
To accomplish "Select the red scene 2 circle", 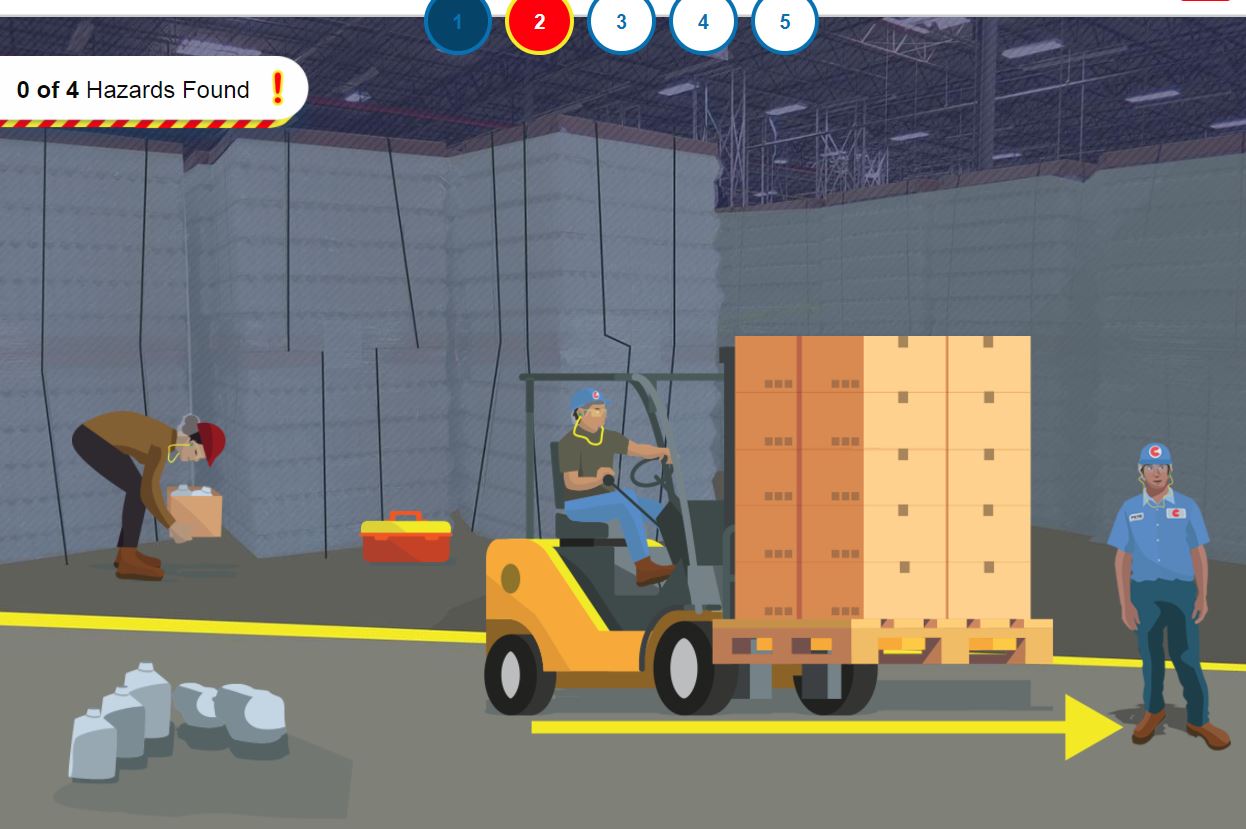I will (539, 22).
